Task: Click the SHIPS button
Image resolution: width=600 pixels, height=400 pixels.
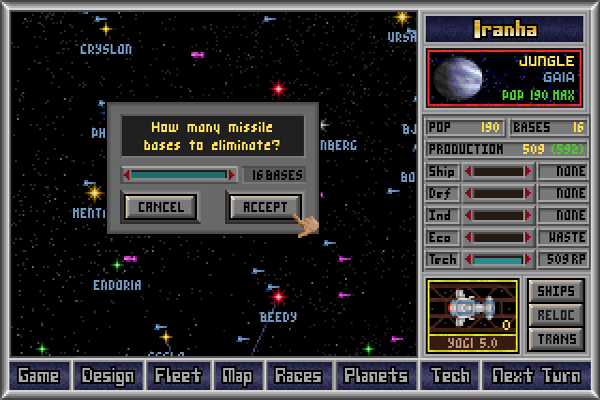Action: (x=555, y=291)
